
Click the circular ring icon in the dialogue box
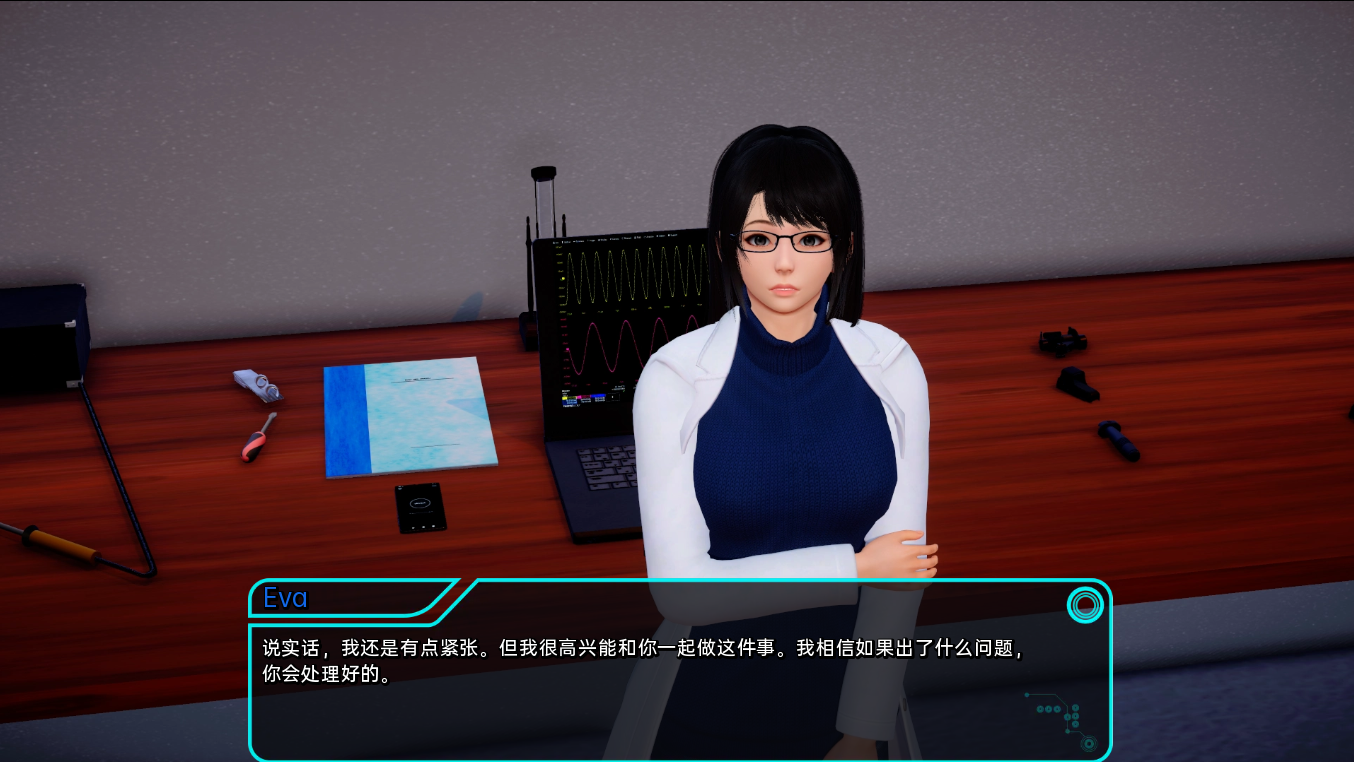tap(1085, 604)
